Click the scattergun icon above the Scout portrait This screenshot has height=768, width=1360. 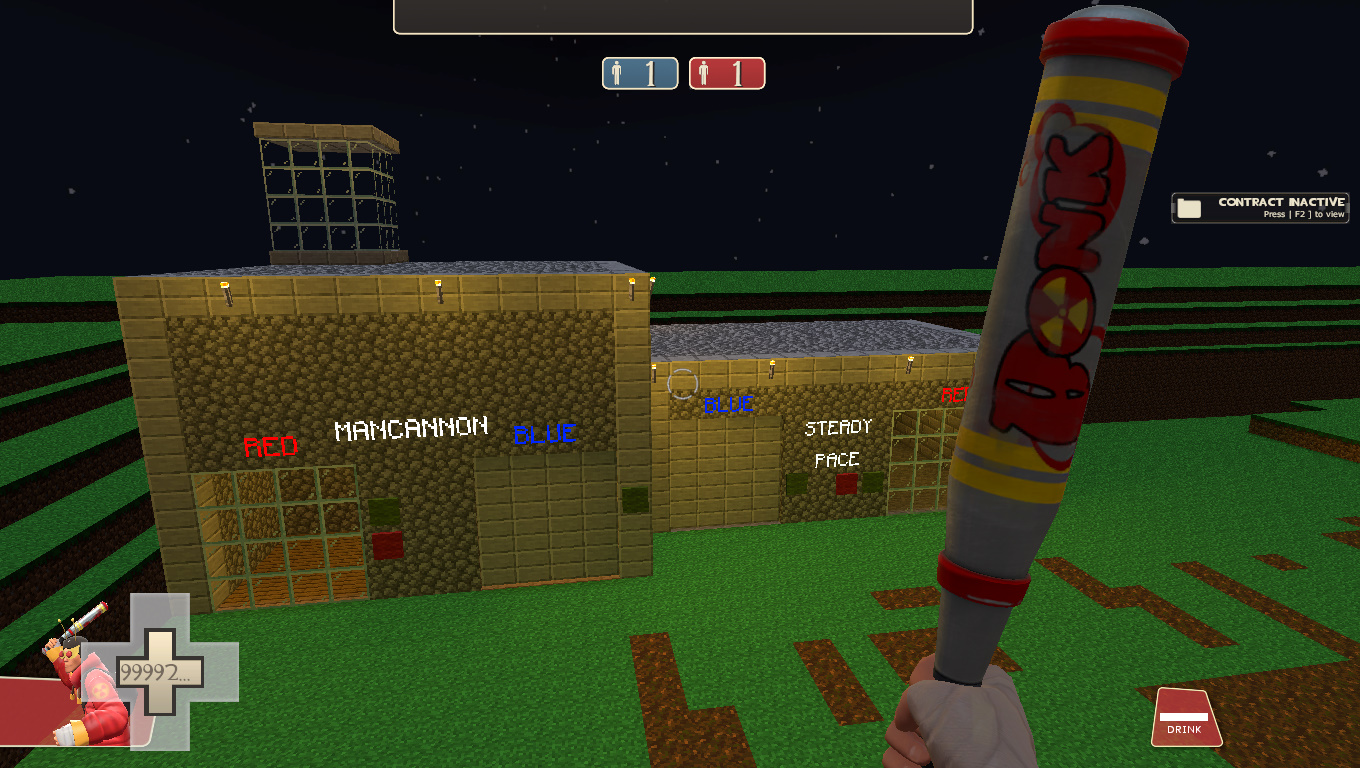(x=80, y=620)
